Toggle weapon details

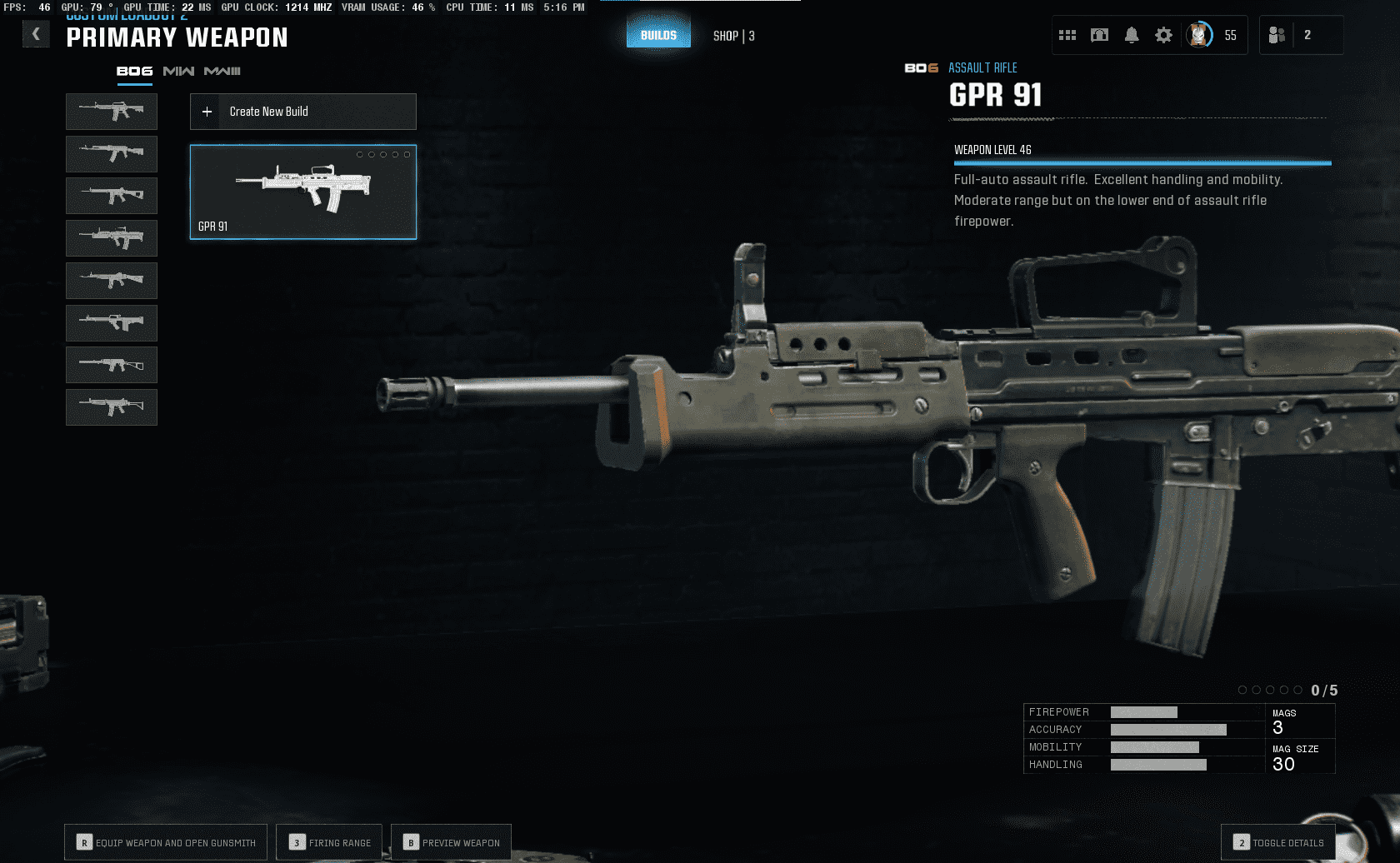(x=1278, y=842)
